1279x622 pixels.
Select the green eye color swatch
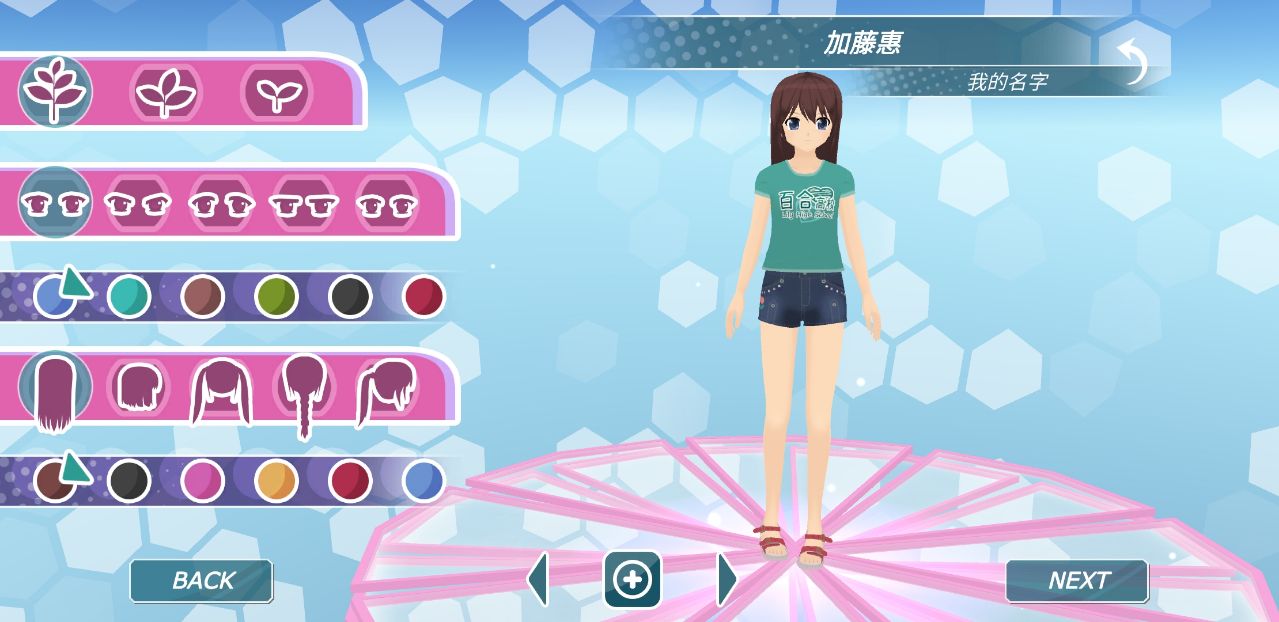(276, 297)
